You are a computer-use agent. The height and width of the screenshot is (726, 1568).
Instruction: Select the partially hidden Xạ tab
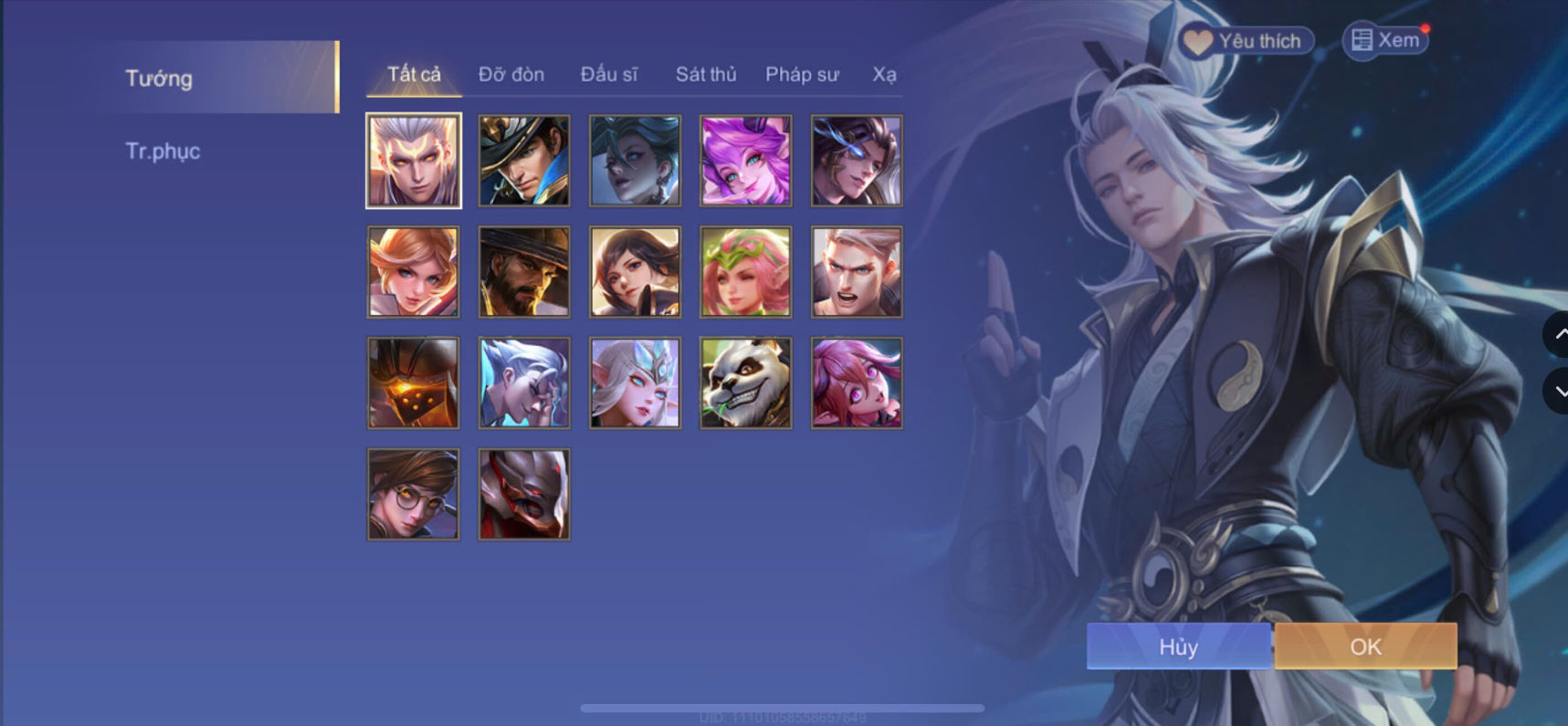pyautogui.click(x=881, y=75)
